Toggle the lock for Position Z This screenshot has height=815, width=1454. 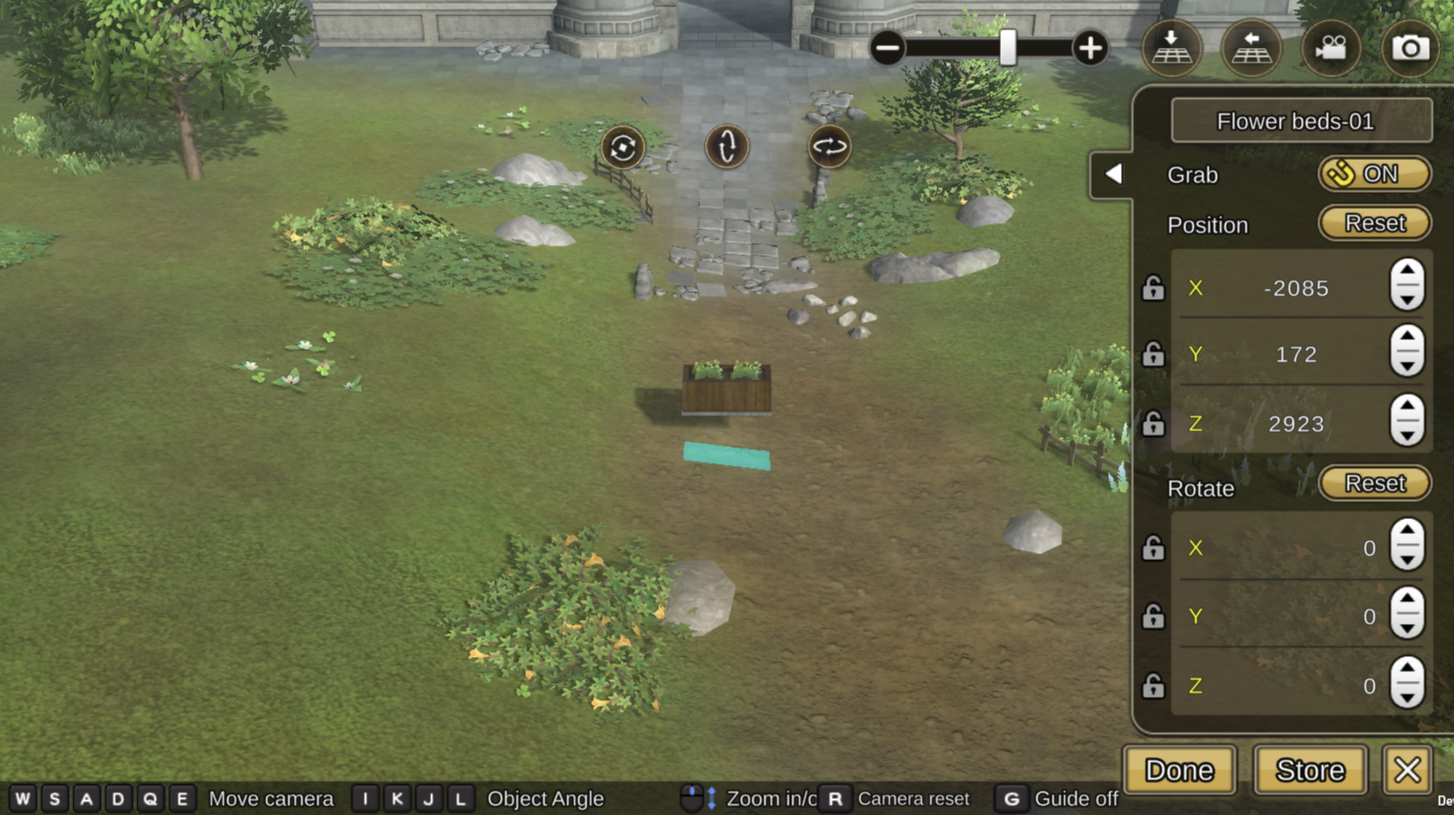pyautogui.click(x=1153, y=424)
